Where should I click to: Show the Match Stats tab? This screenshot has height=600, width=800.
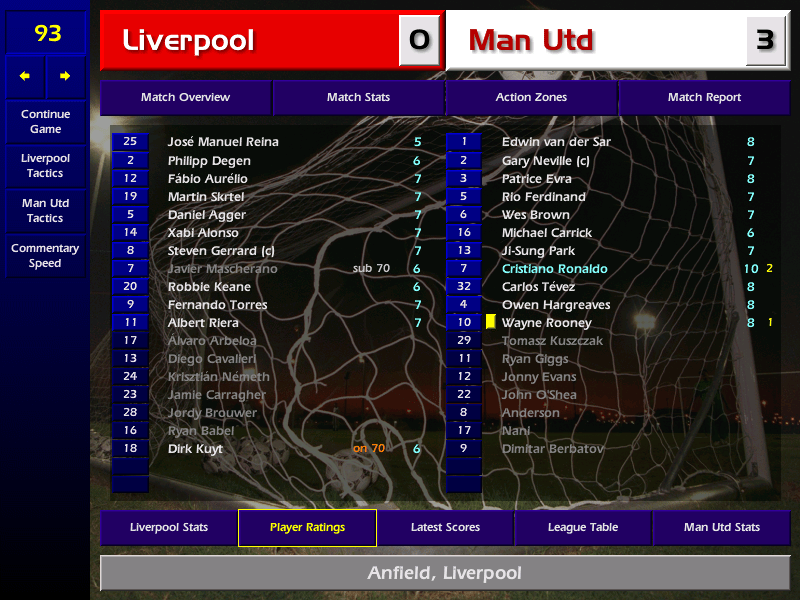tap(358, 98)
